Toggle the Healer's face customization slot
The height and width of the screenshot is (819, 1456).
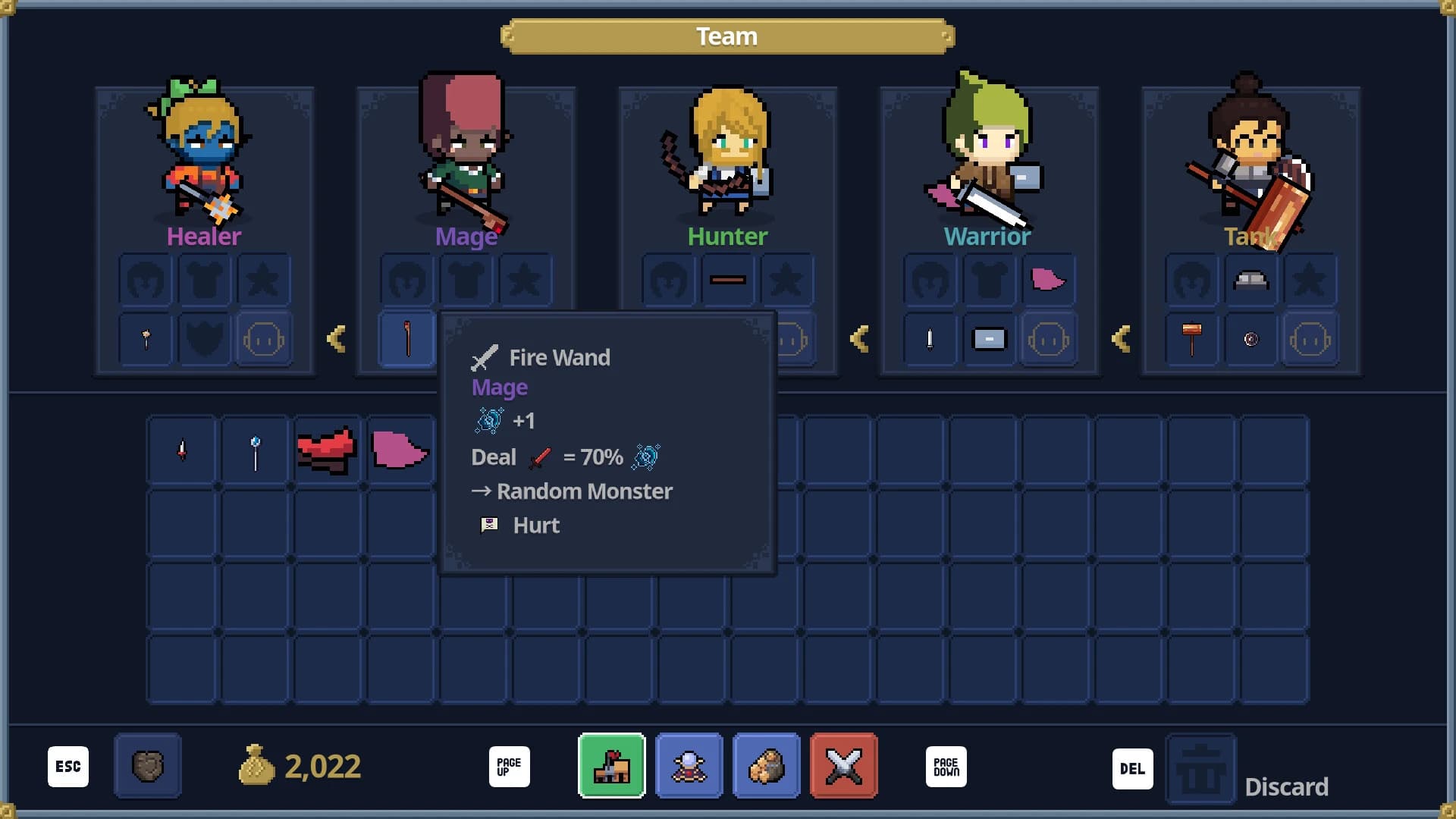coord(263,339)
